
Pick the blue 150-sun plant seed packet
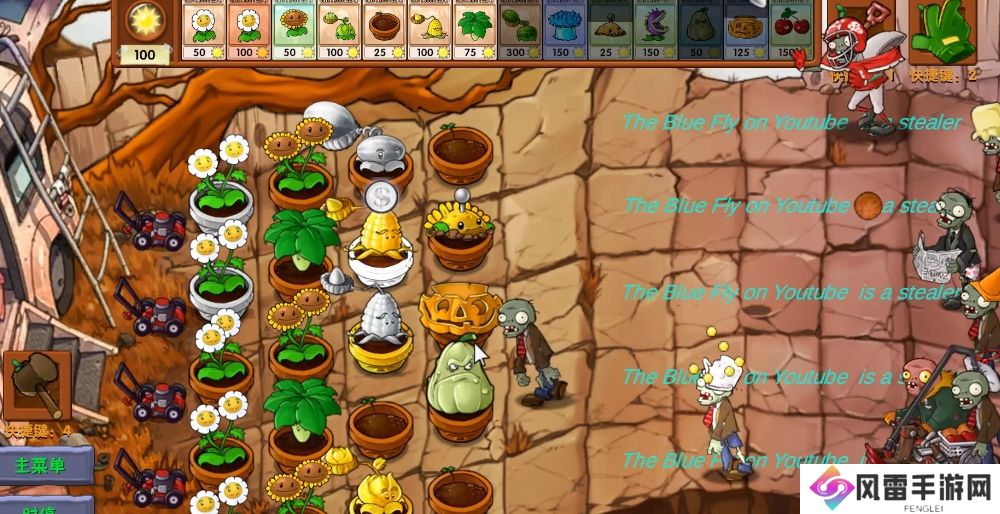pos(562,30)
